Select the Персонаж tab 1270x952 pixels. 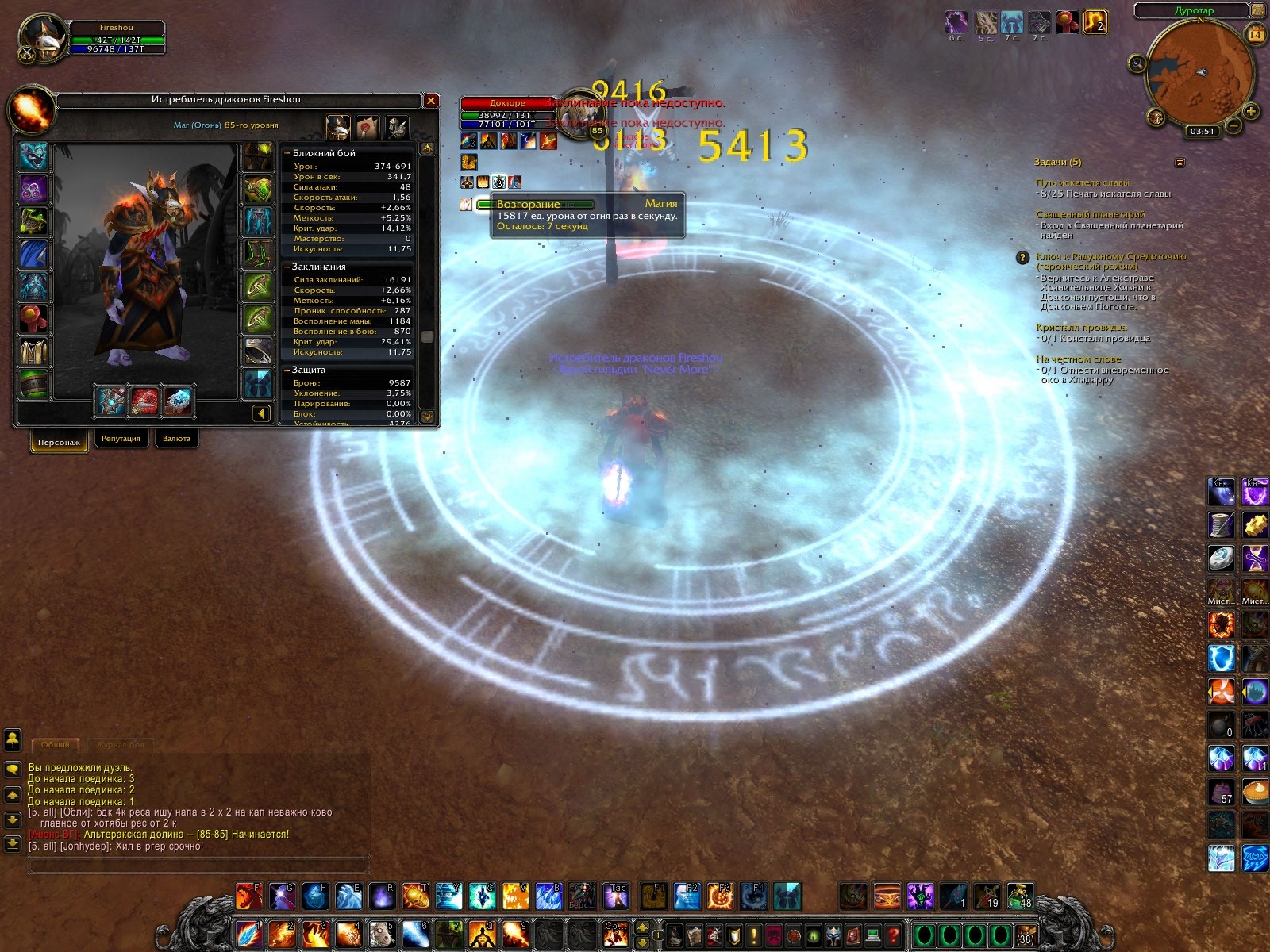[x=59, y=442]
